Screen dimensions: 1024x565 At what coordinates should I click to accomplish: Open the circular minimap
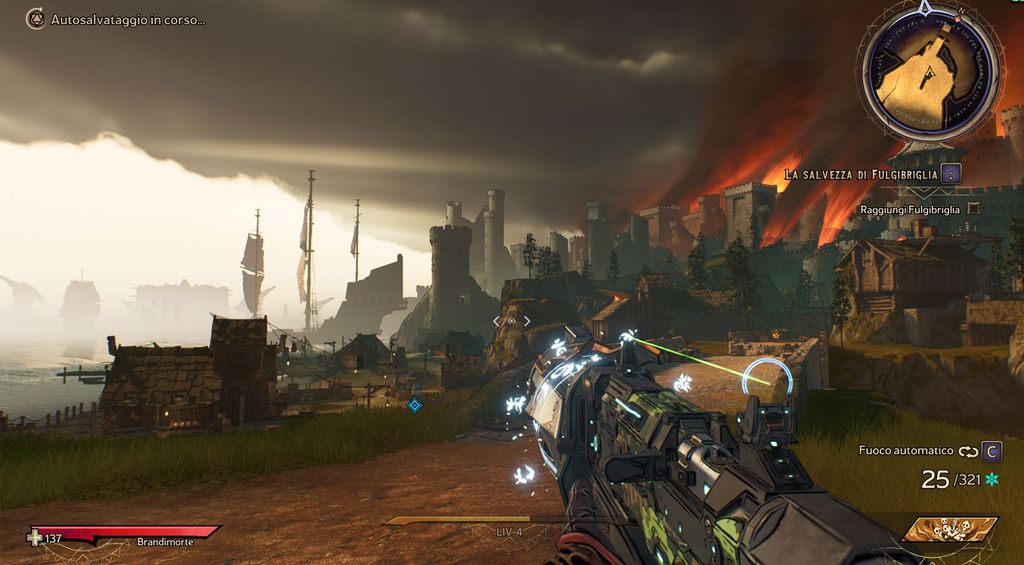tap(929, 68)
